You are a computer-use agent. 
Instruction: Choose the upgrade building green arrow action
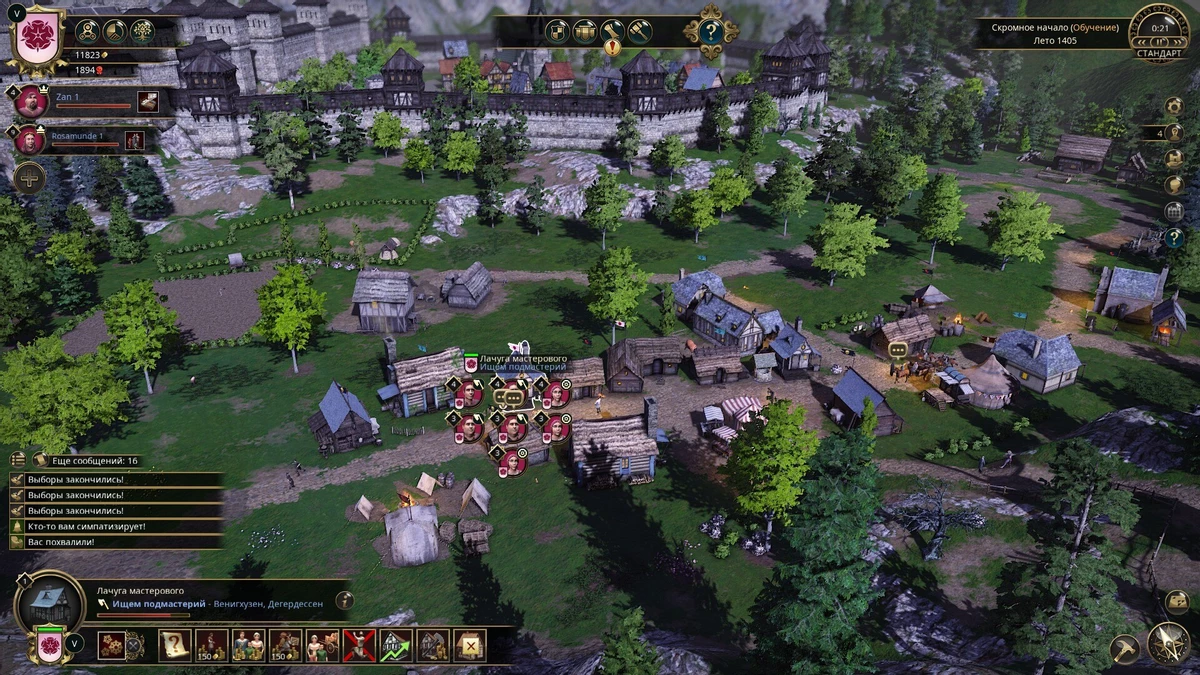coord(395,645)
